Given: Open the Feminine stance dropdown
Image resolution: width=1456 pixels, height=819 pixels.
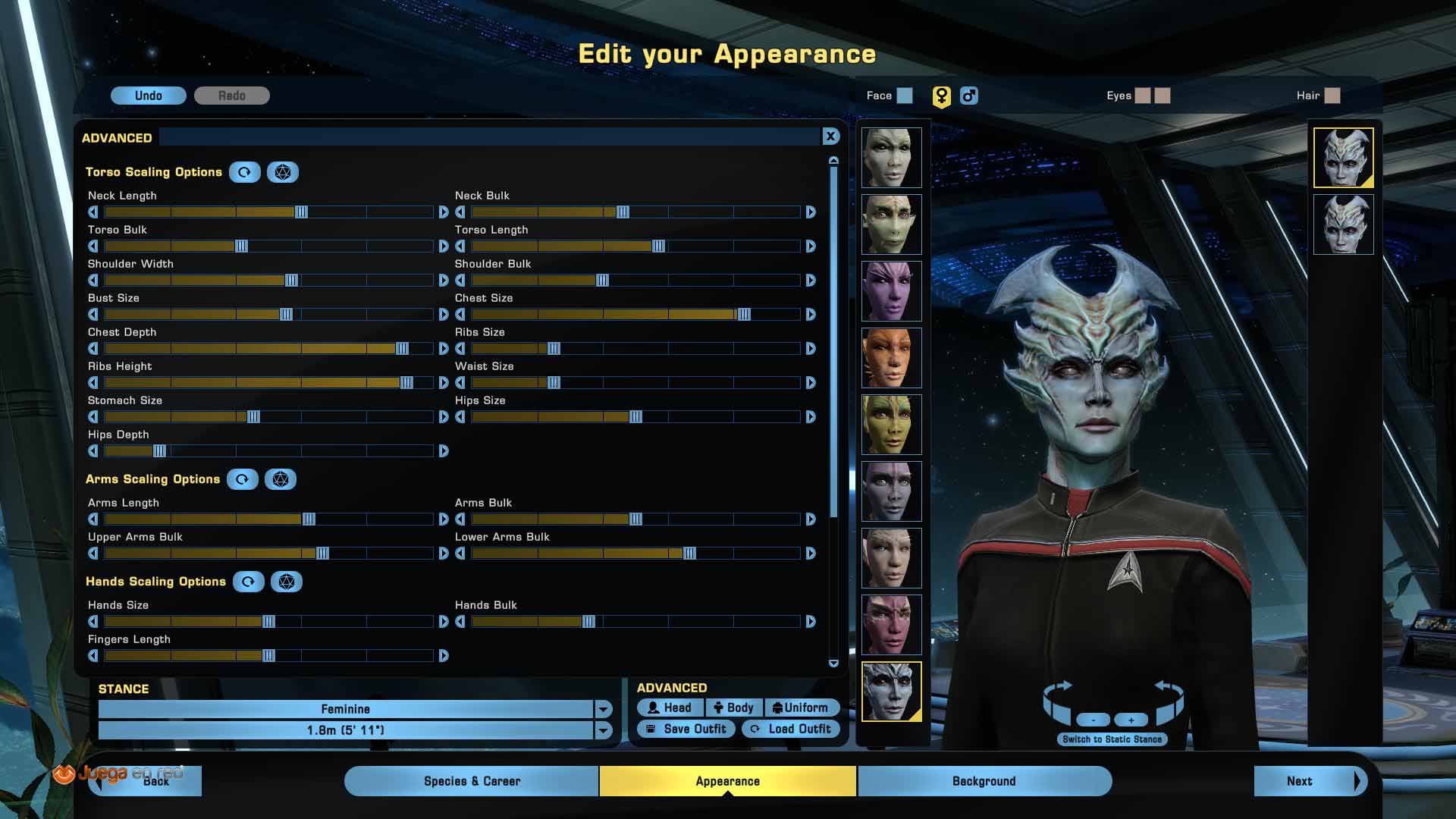Looking at the screenshot, I should tap(603, 709).
